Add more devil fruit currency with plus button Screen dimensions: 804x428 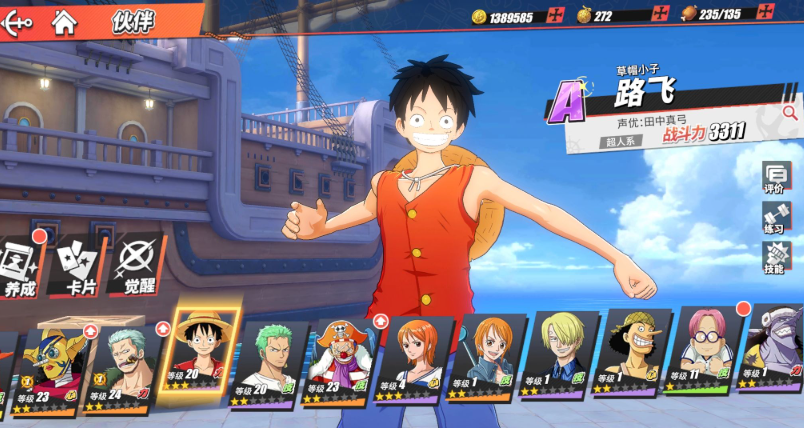point(660,15)
